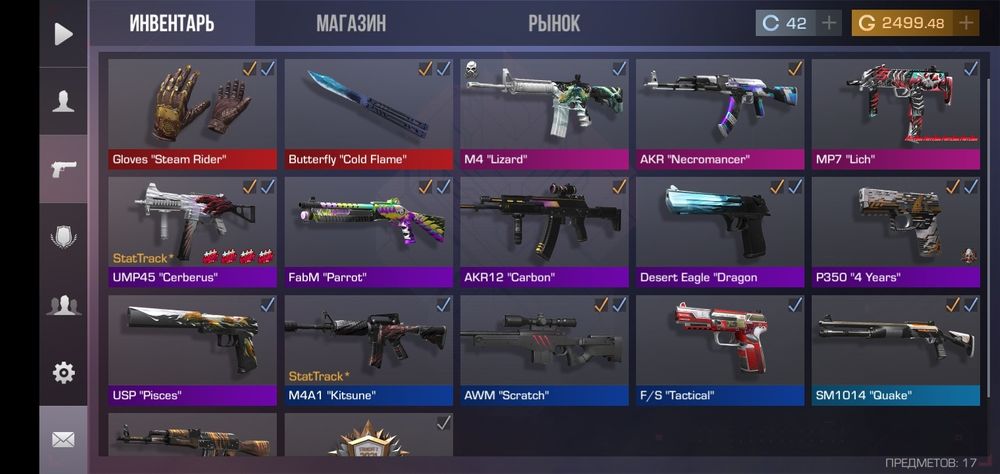Select the Gloves "Steam Rider" item
Image resolution: width=1000 pixels, height=474 pixels.
(x=192, y=112)
